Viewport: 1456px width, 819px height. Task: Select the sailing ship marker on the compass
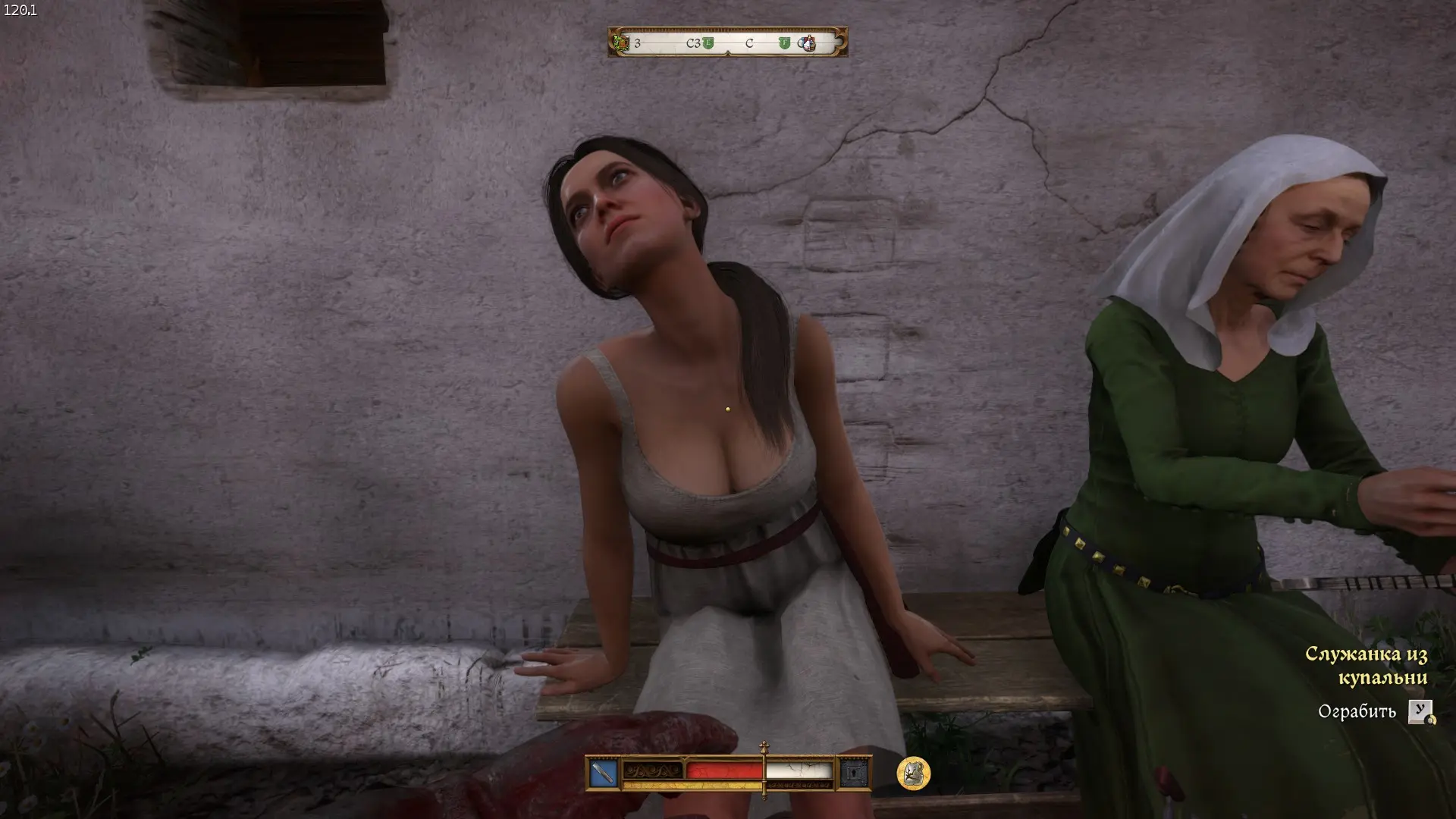(x=807, y=43)
